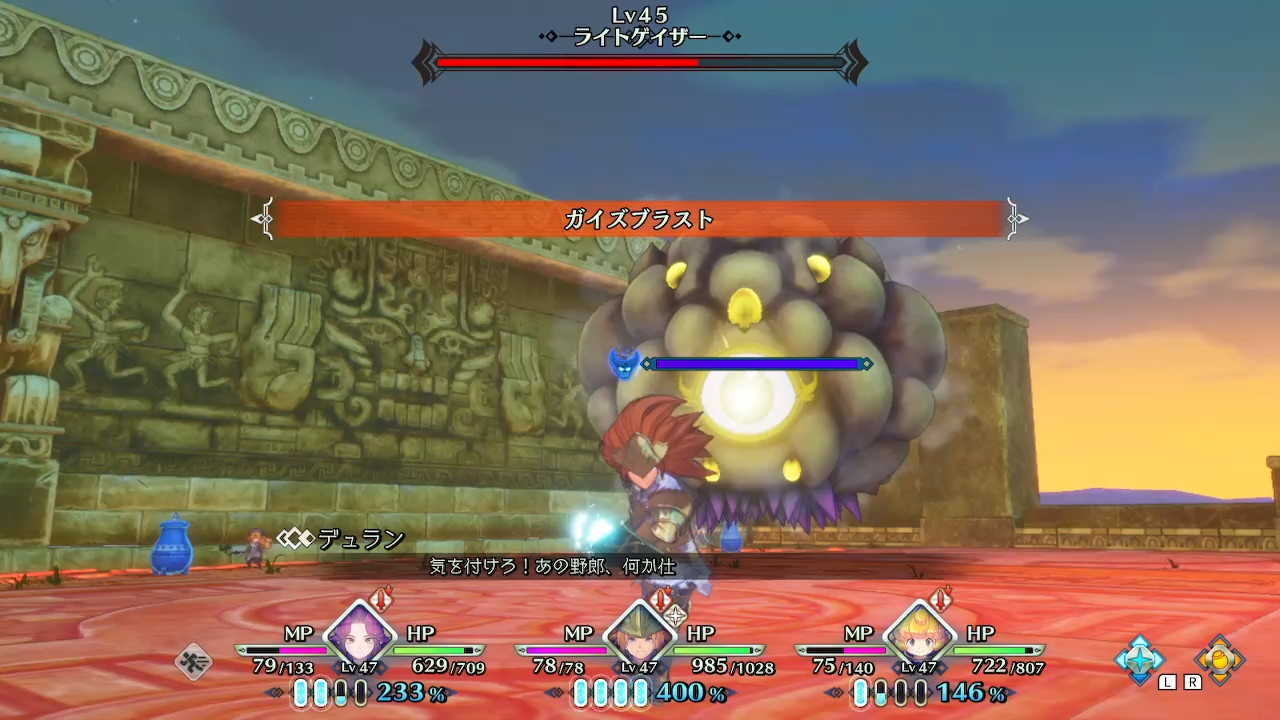Select the boss name ライトゲイザー
Viewport: 1280px width, 720px height.
[x=640, y=35]
